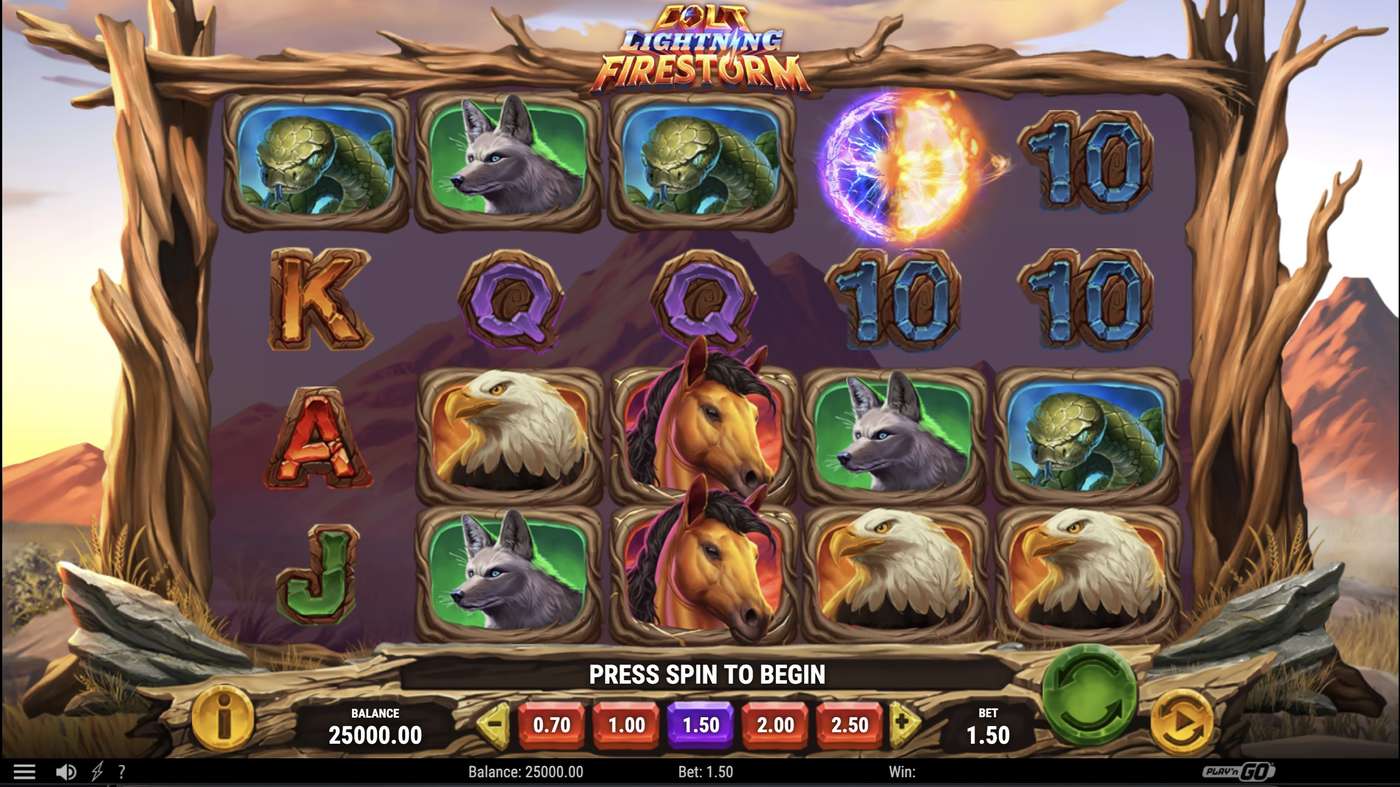The height and width of the screenshot is (787, 1400).
Task: Click the Colt Lightning Firestorm logo
Action: [x=700, y=45]
